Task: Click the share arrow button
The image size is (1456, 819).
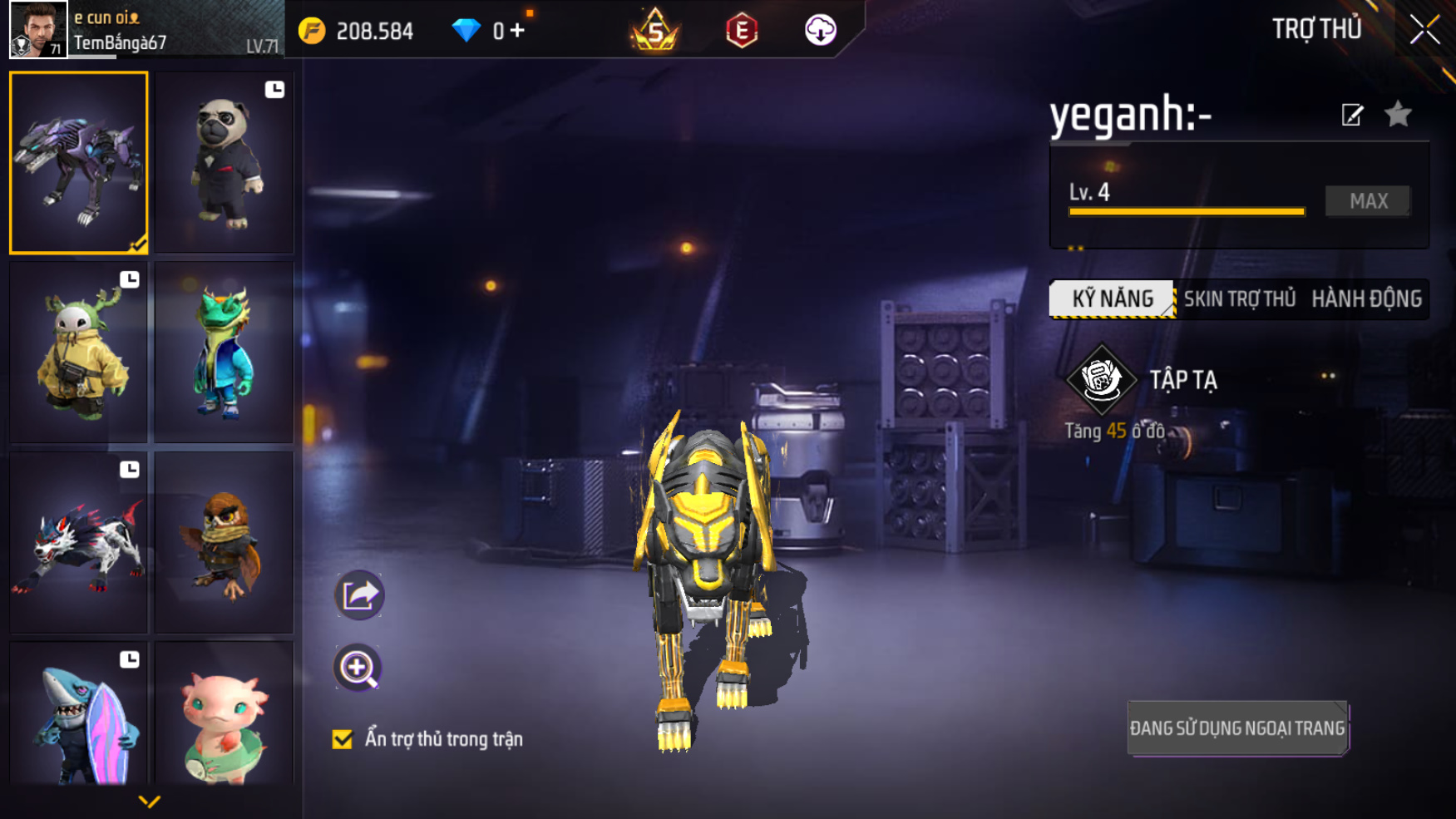Action: coord(359,595)
